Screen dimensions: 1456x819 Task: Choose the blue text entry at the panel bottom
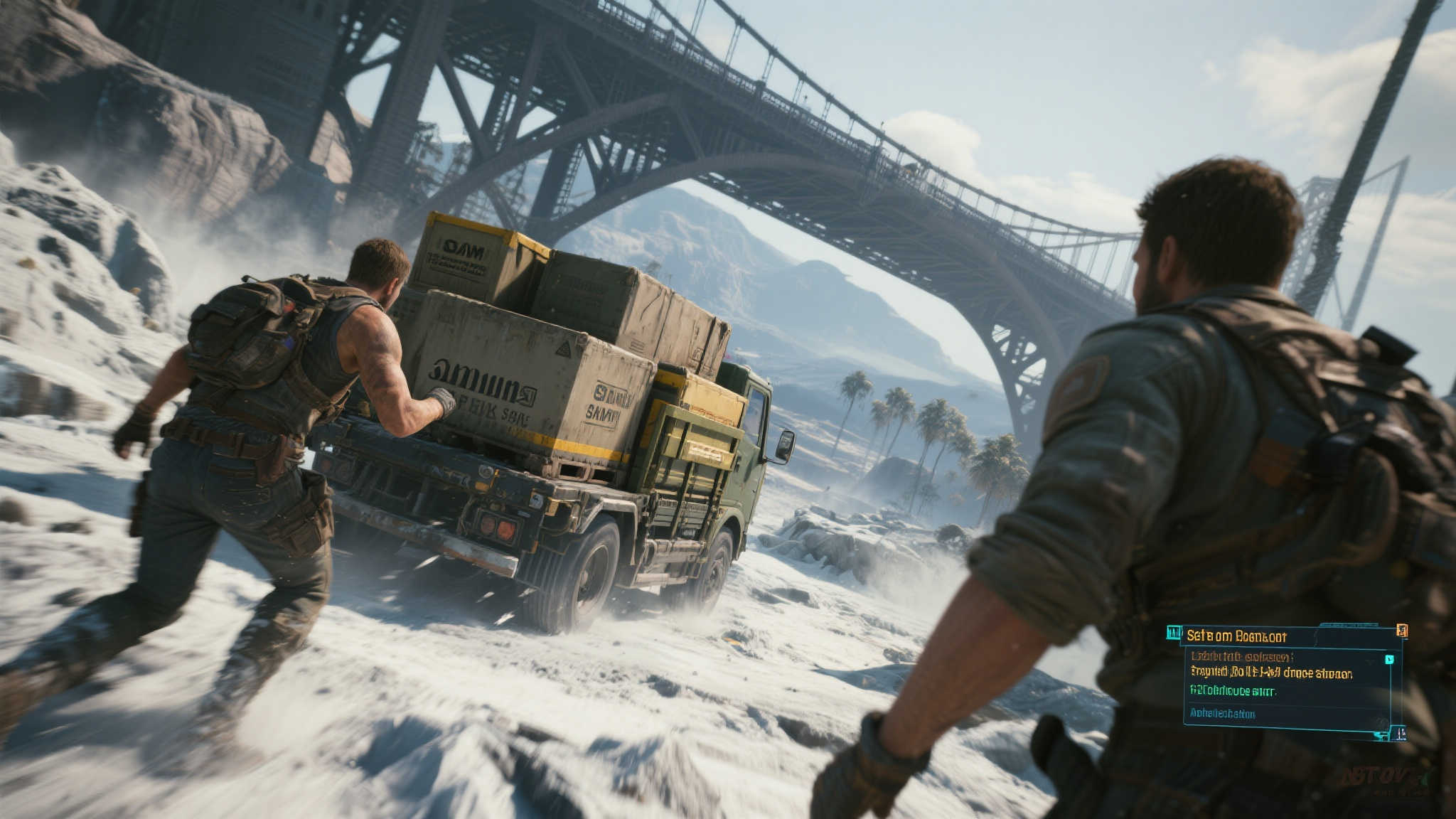[x=1222, y=713]
